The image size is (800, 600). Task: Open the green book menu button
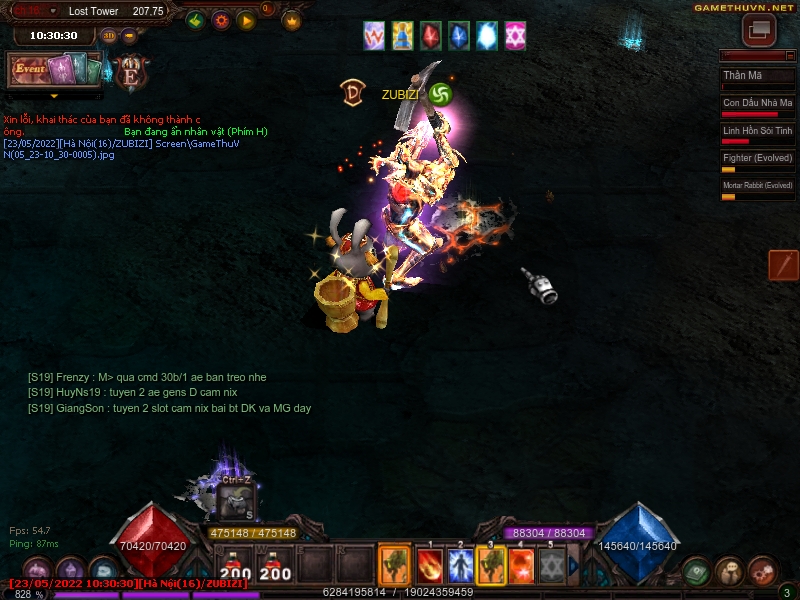(697, 571)
